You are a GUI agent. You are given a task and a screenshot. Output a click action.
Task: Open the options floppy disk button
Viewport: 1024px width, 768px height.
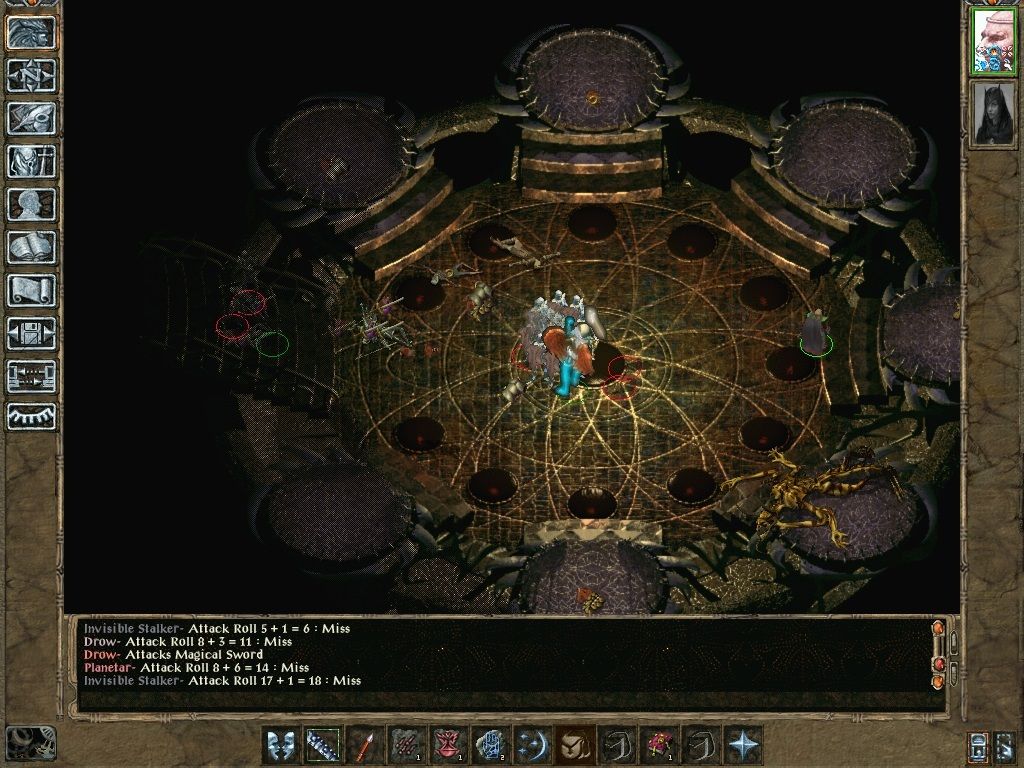pyautogui.click(x=31, y=333)
